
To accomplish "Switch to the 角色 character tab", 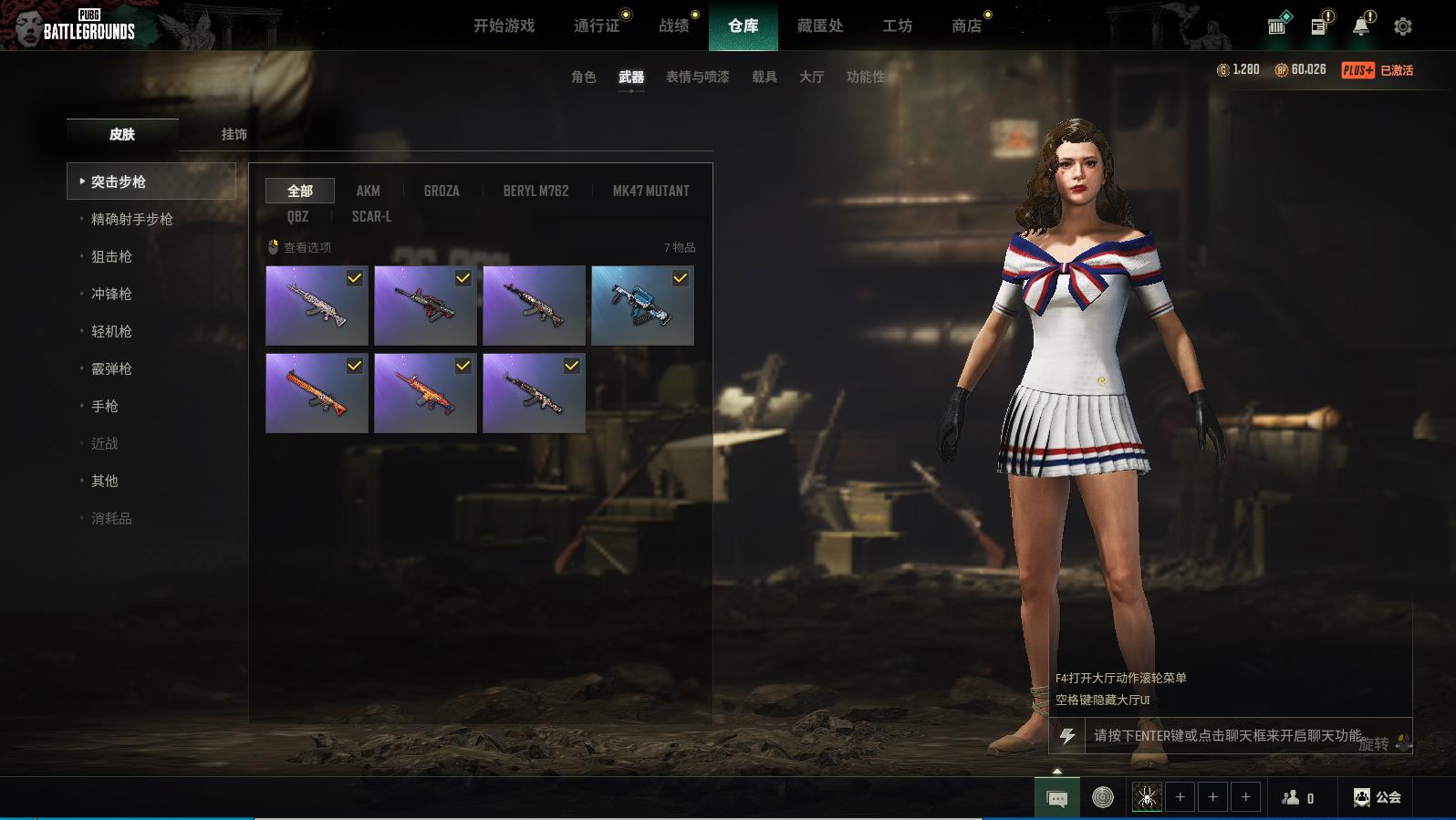I will [583, 77].
